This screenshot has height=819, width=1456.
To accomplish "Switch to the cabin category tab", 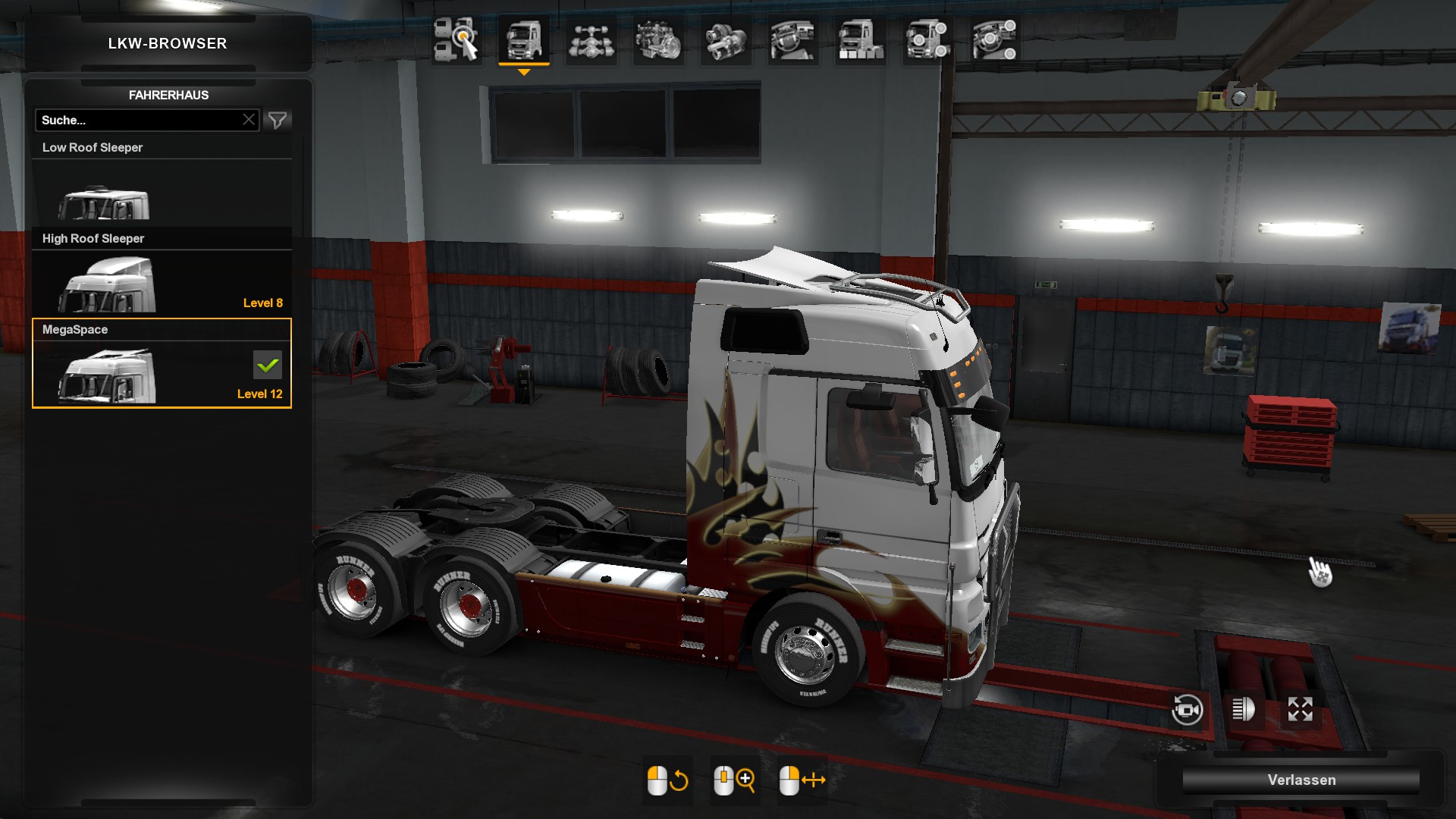I will click(x=523, y=40).
